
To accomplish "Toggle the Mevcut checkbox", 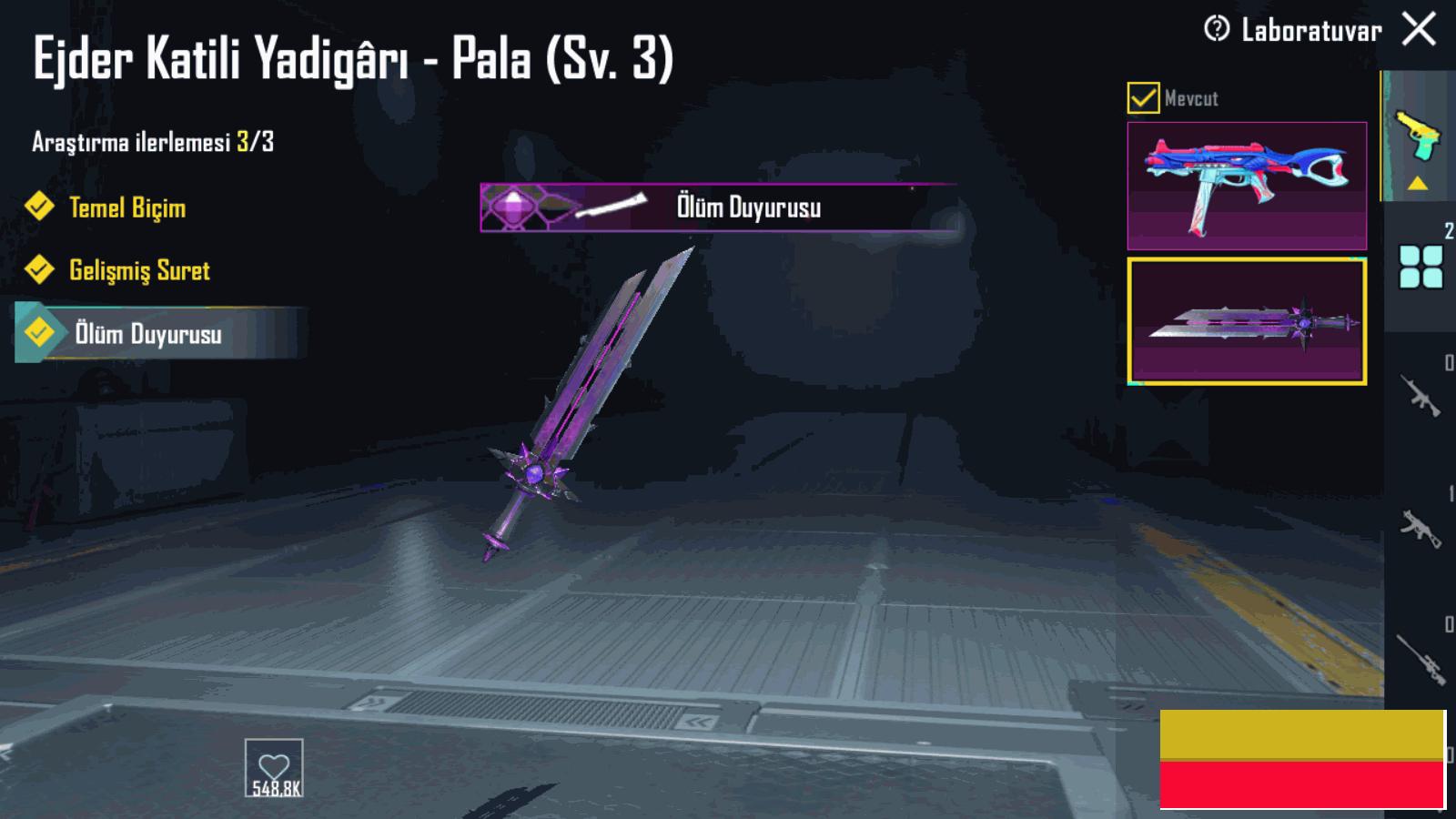I will [1143, 97].
